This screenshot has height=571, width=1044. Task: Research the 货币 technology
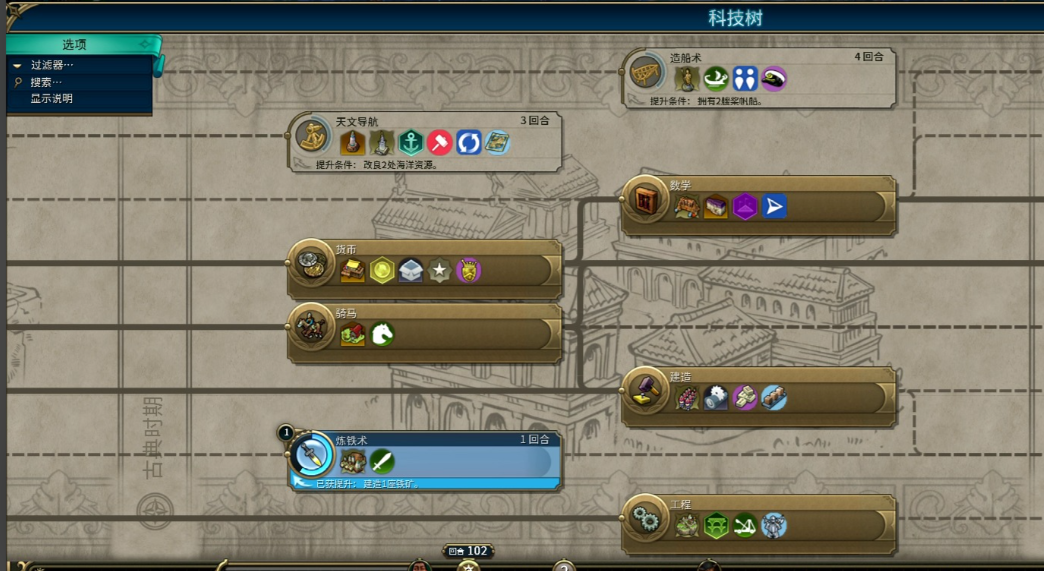pyautogui.click(x=311, y=264)
